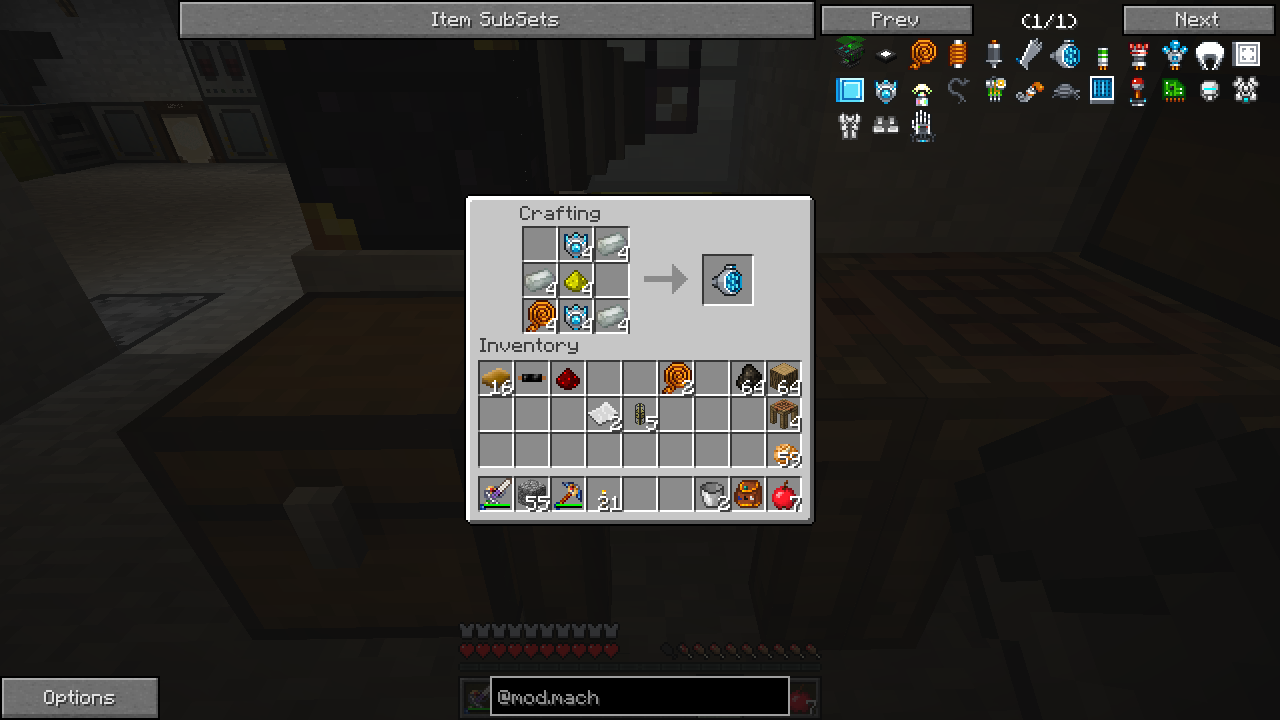Choose the white helmet in item list
The width and height of the screenshot is (1280, 720).
point(1210,54)
